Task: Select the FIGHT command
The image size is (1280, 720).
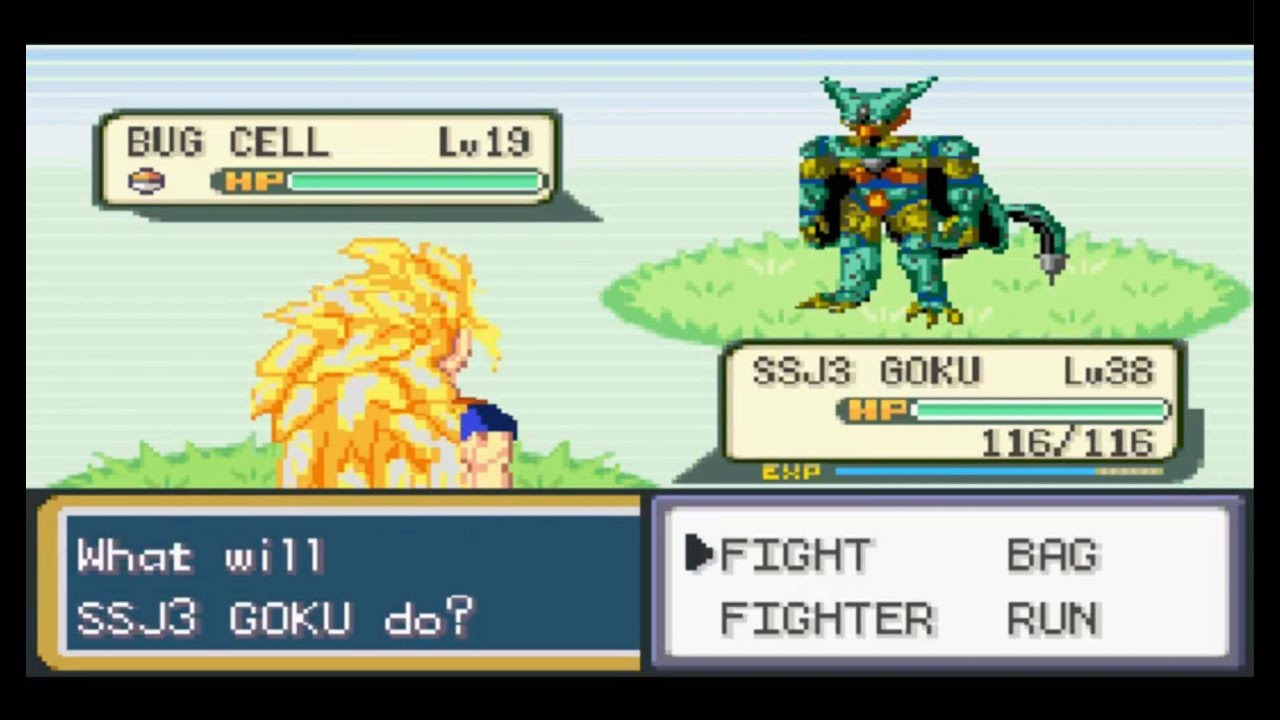Action: (795, 555)
